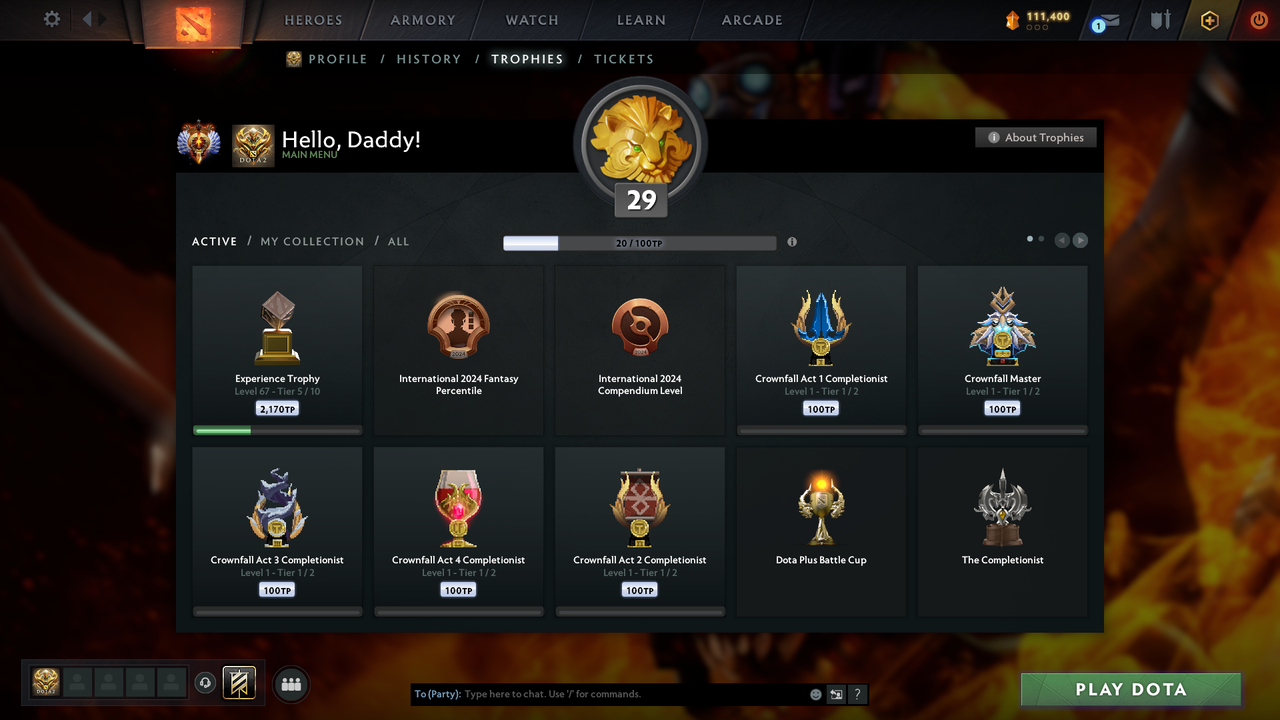This screenshot has height=720, width=1280.
Task: Open the HEROES menu
Action: [x=313, y=19]
